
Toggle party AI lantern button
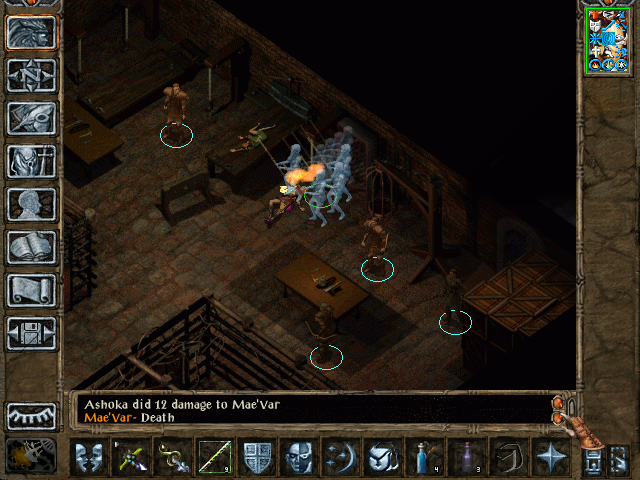coord(32,456)
